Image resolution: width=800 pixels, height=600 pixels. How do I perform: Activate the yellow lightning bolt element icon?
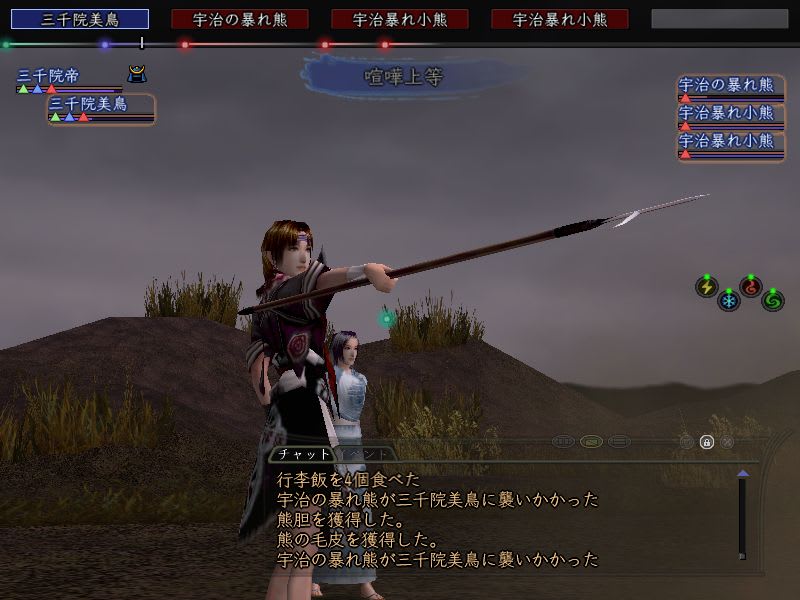coord(706,287)
